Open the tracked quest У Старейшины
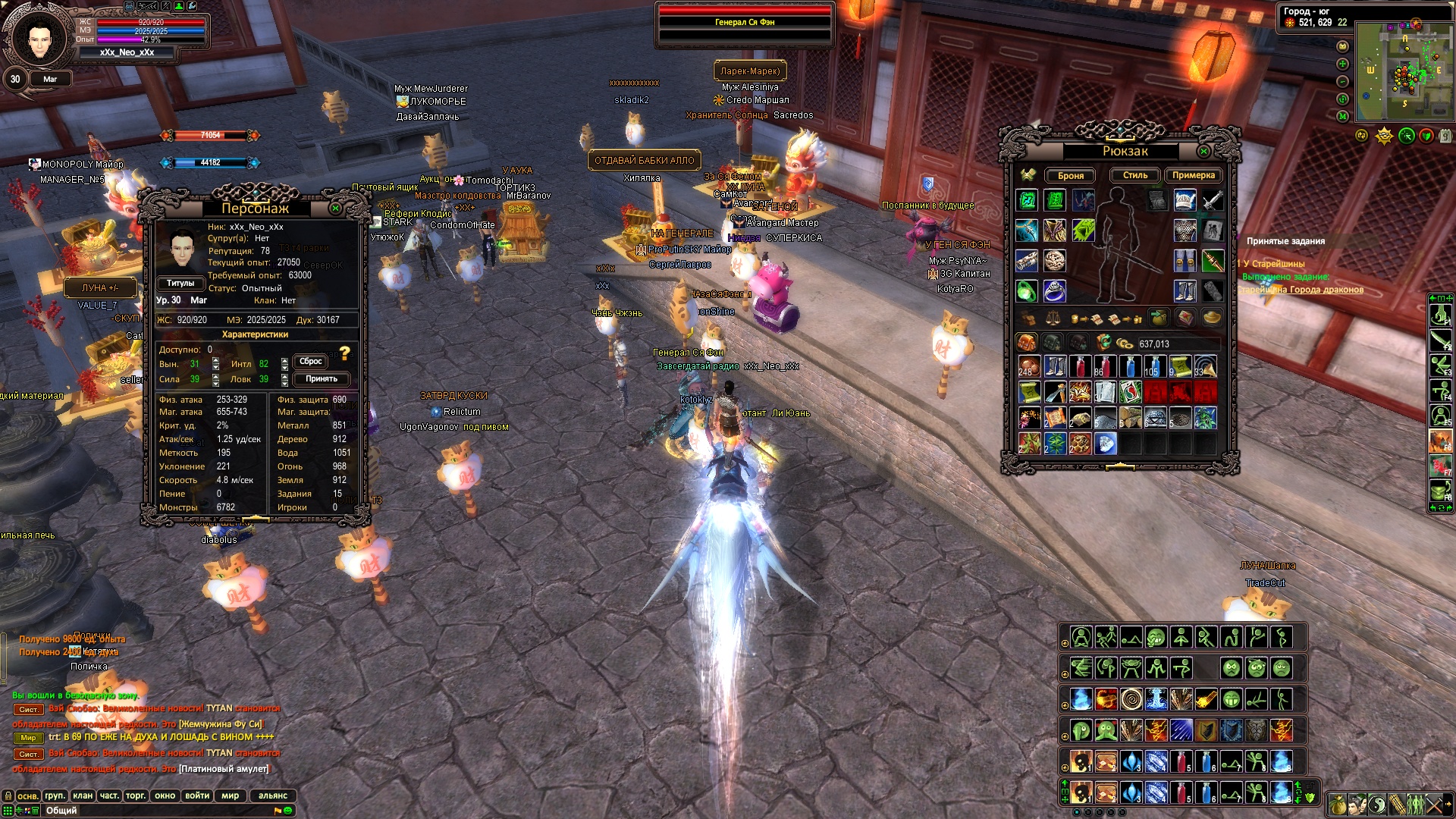 1274,264
